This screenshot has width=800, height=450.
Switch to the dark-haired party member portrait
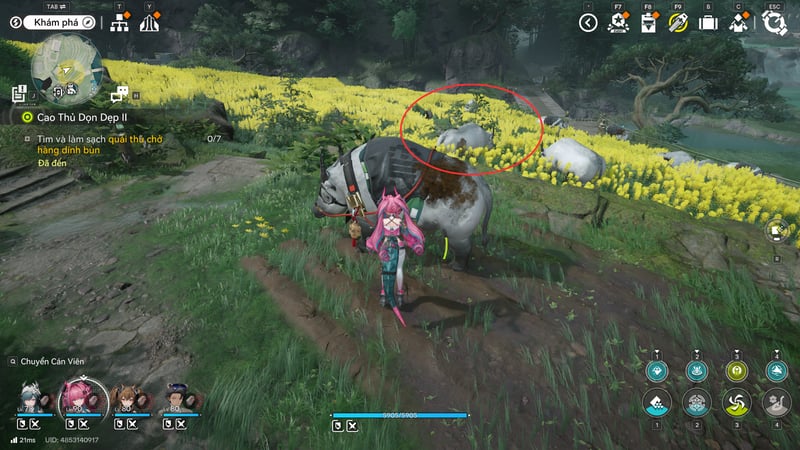(176, 399)
